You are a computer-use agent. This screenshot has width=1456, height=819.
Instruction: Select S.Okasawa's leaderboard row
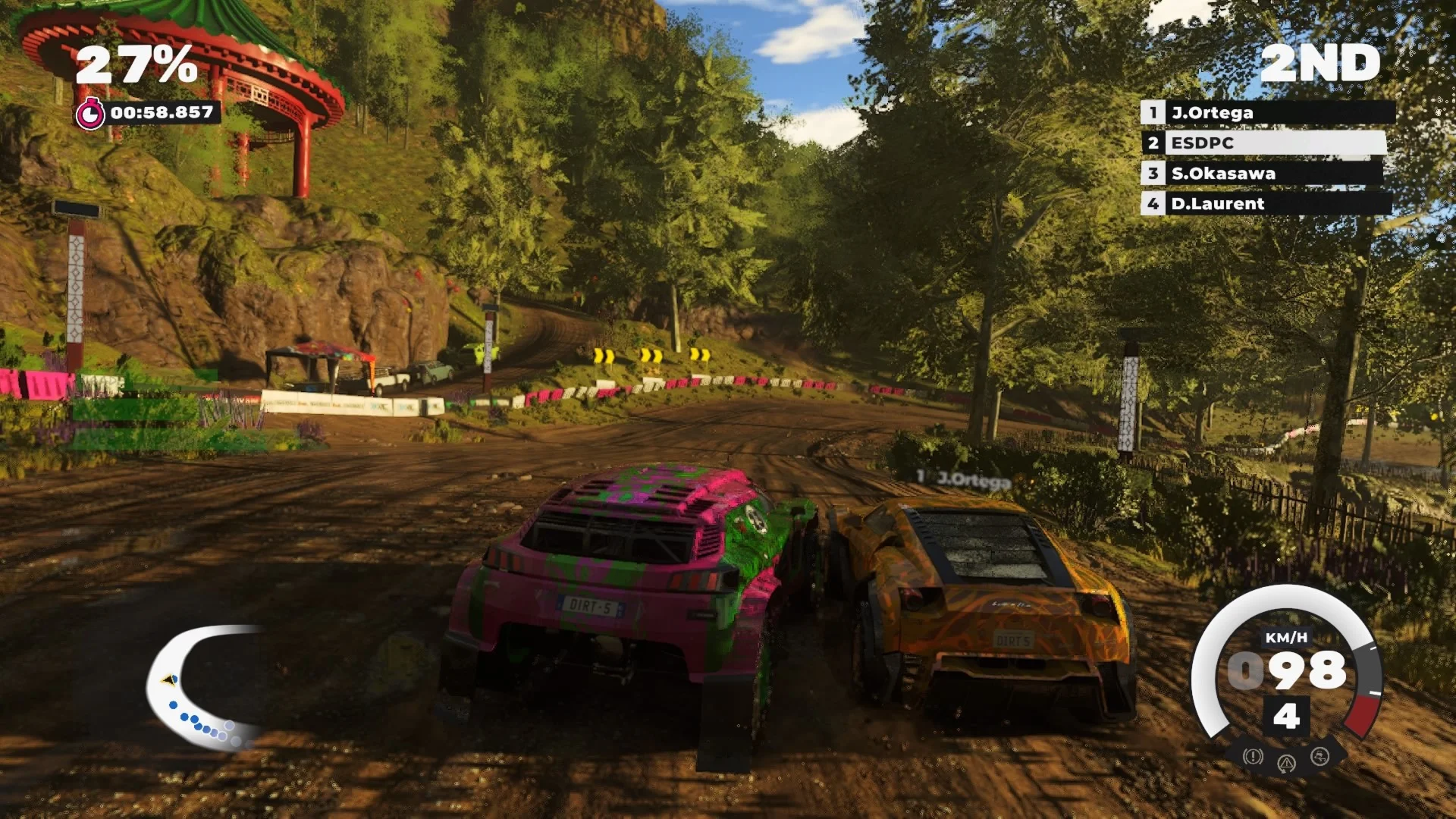point(1262,174)
